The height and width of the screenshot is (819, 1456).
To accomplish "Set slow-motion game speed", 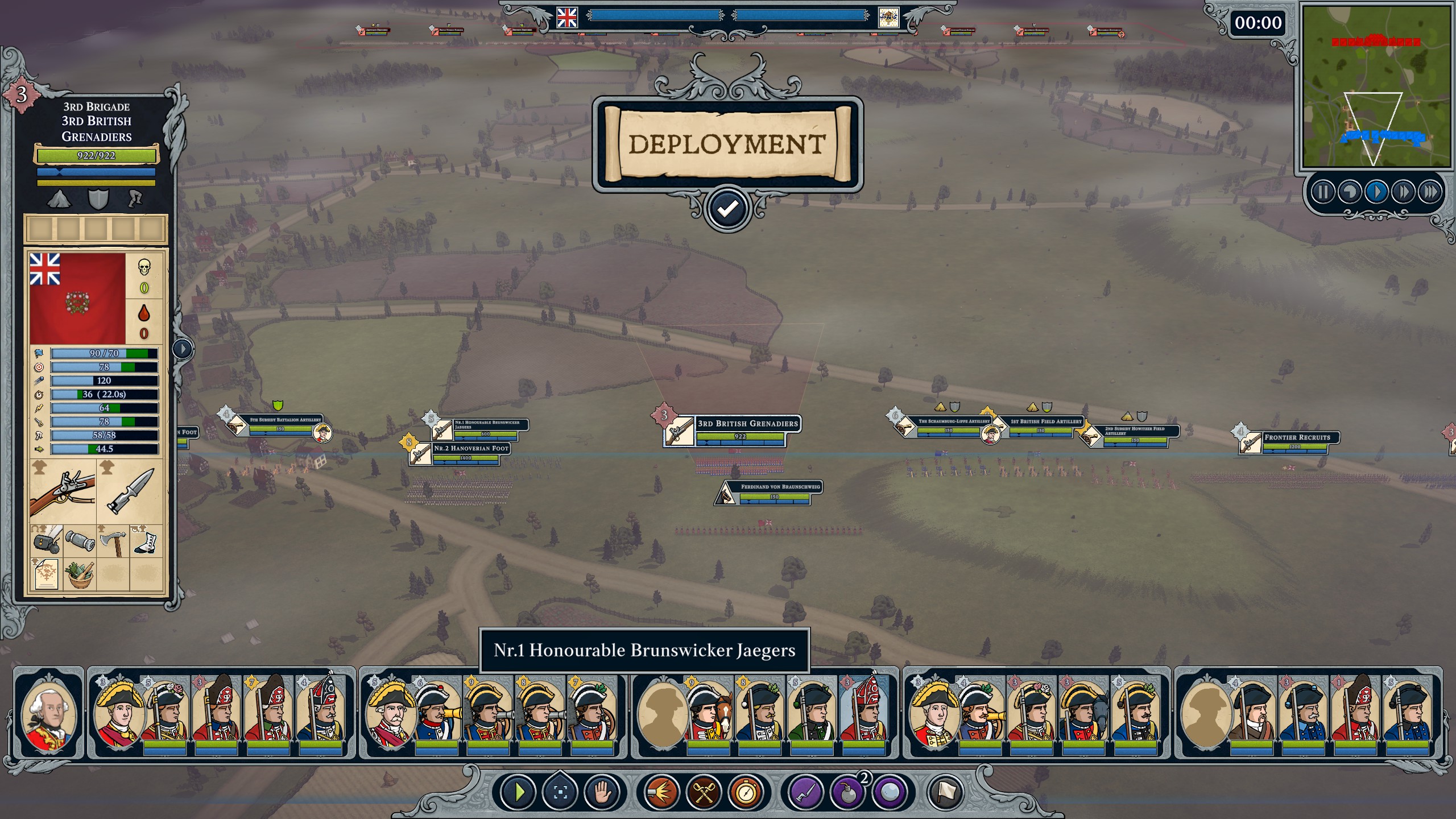I will pos(1350,192).
